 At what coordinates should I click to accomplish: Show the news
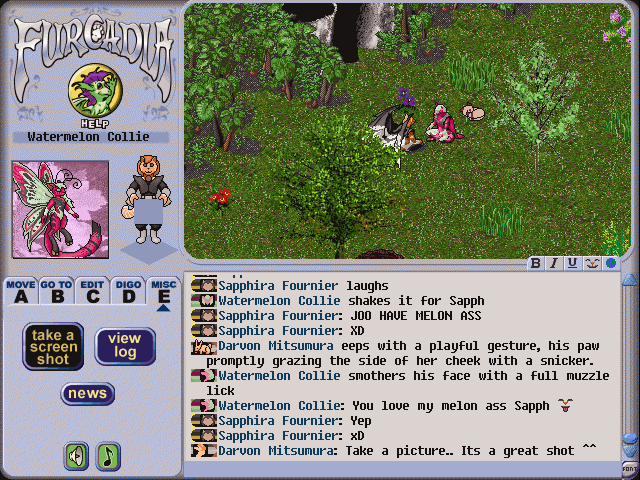88,394
